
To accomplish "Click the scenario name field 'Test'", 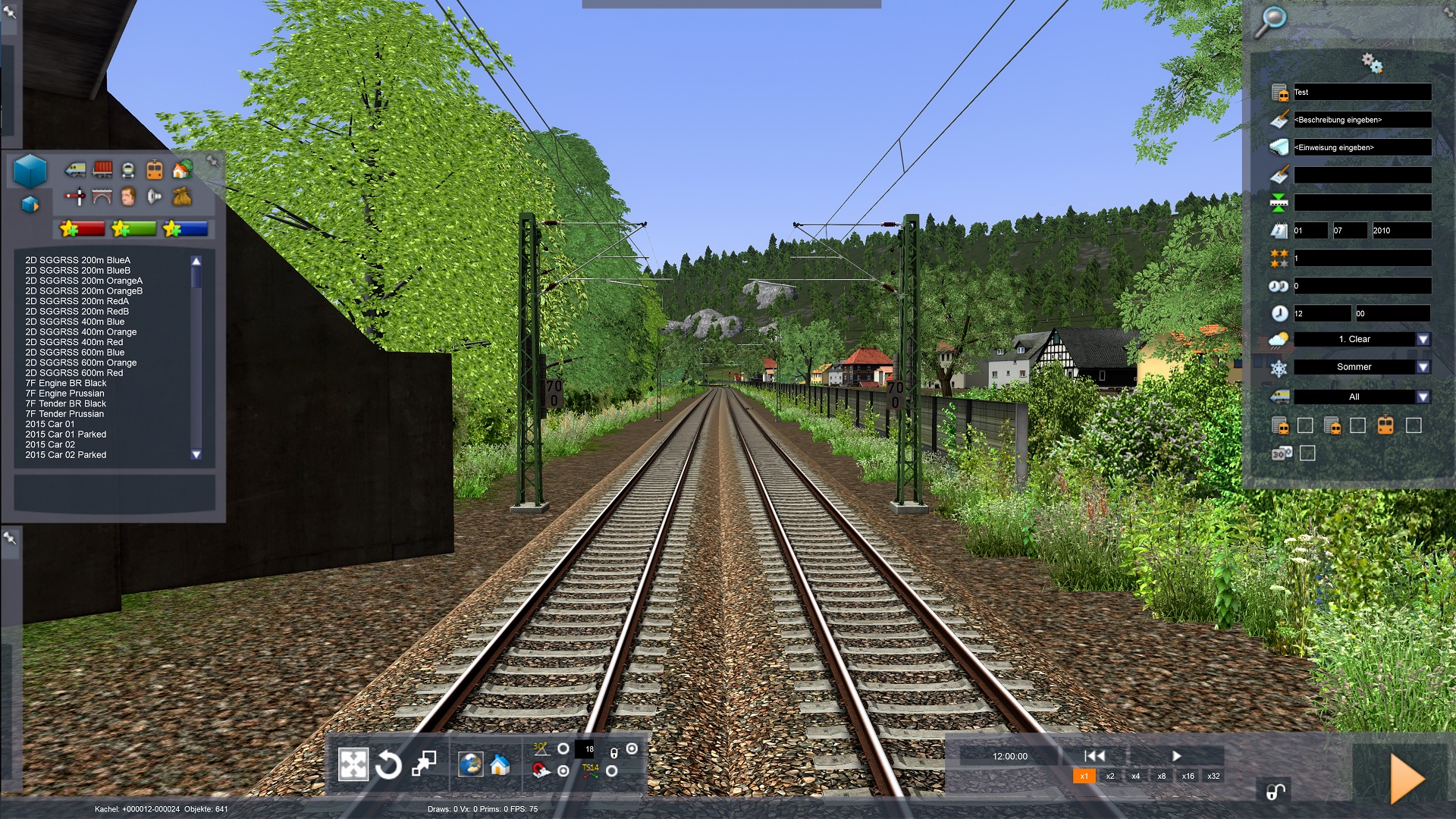I will click(1362, 93).
